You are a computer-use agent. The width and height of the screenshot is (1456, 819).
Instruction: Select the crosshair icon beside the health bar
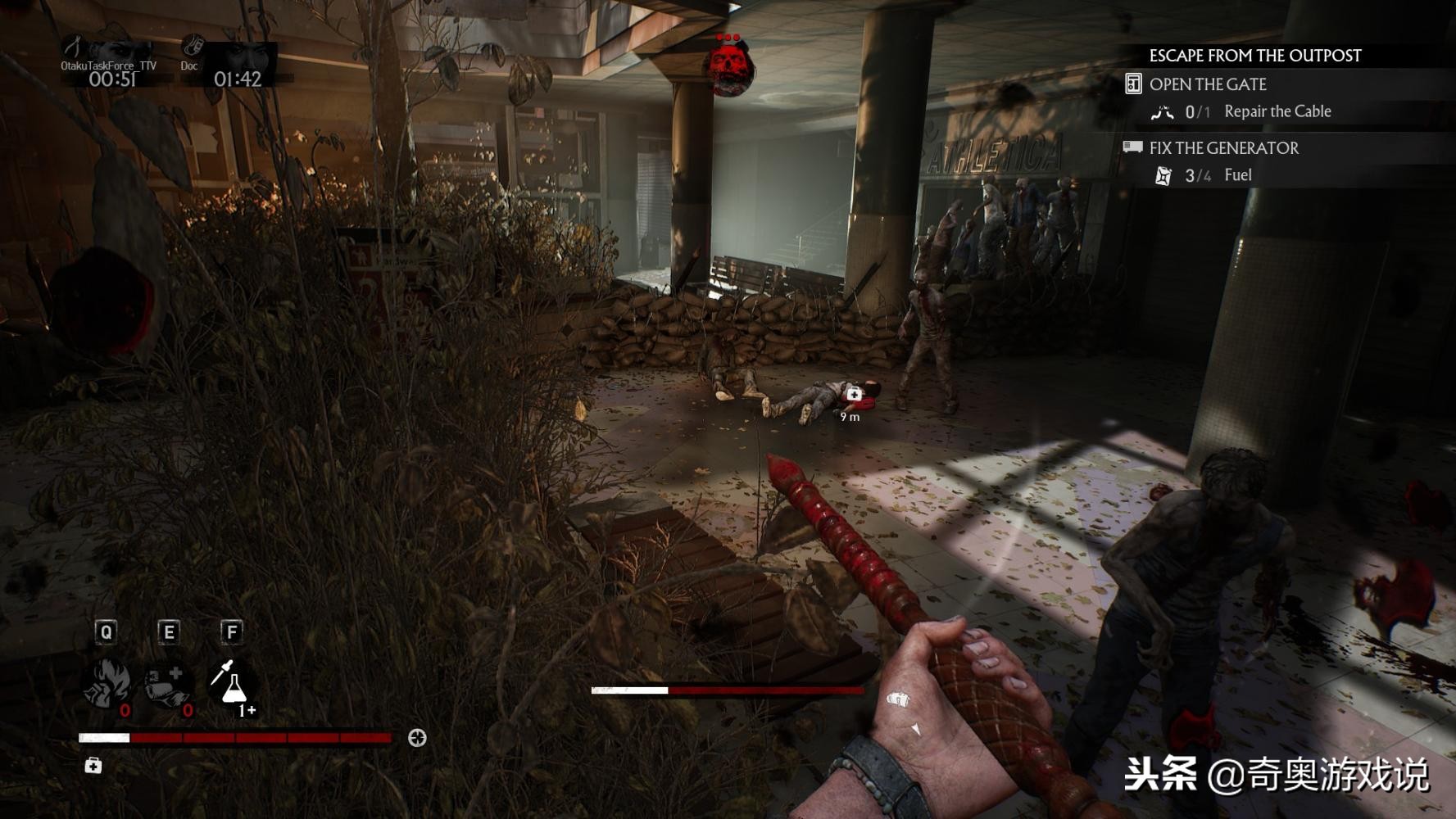[x=417, y=738]
